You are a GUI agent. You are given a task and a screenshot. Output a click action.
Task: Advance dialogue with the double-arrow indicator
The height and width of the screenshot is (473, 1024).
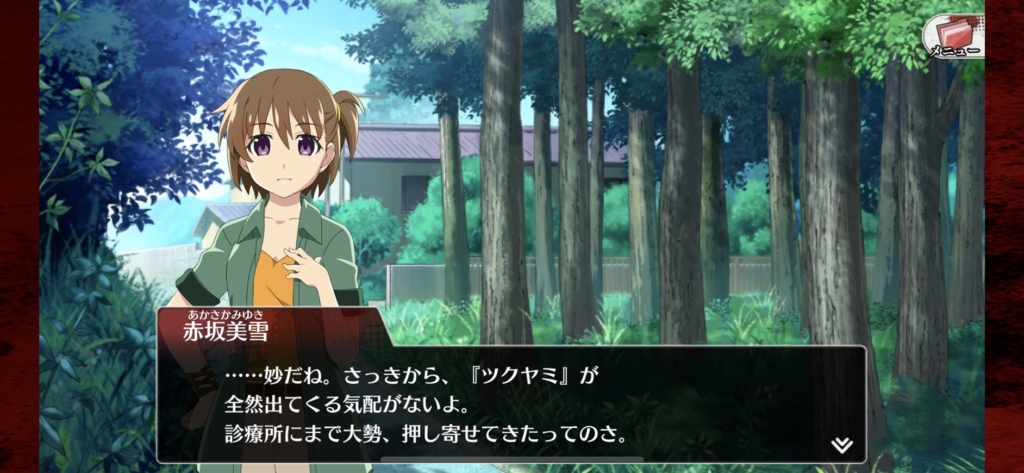tap(841, 445)
